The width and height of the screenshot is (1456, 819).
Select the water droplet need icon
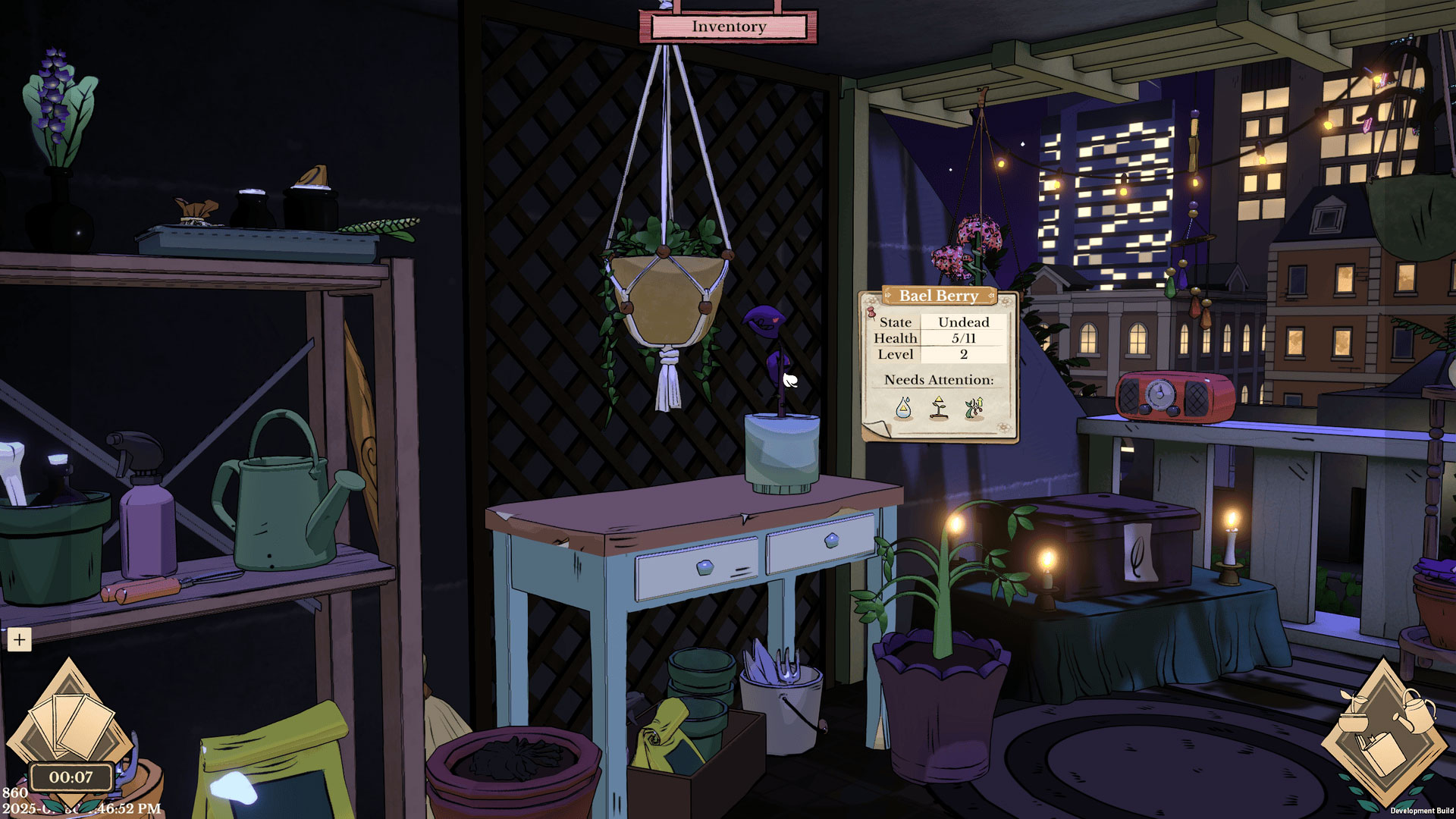902,409
